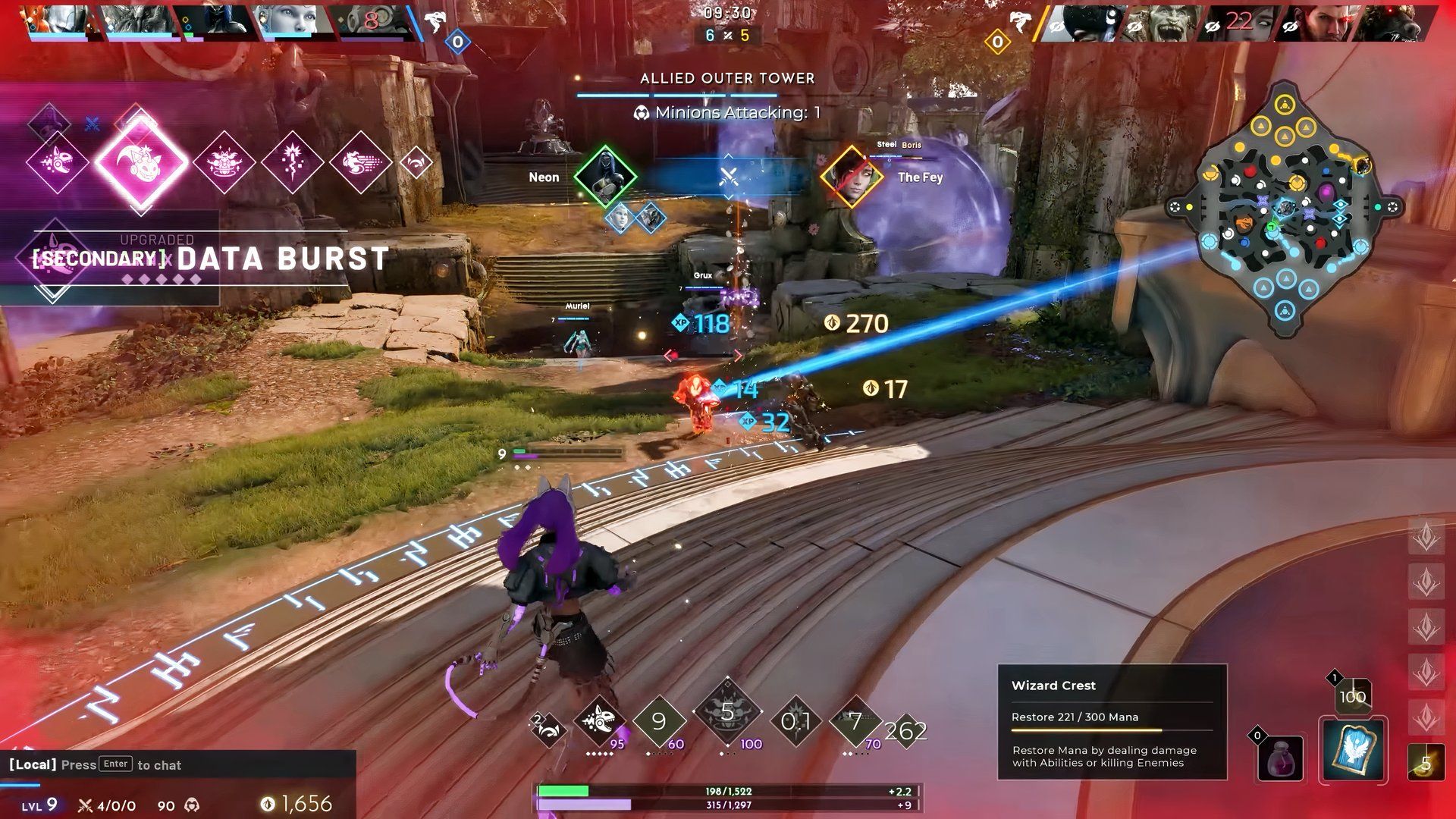The width and height of the screenshot is (1456, 819).
Task: Select the ultimate ability showing cooldown 5
Action: 726,714
